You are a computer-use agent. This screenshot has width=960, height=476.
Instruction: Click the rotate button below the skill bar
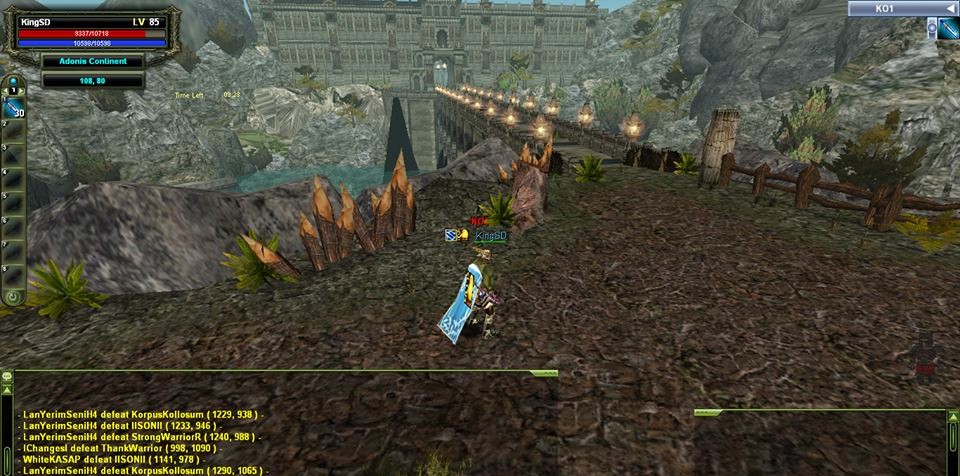pyautogui.click(x=13, y=297)
